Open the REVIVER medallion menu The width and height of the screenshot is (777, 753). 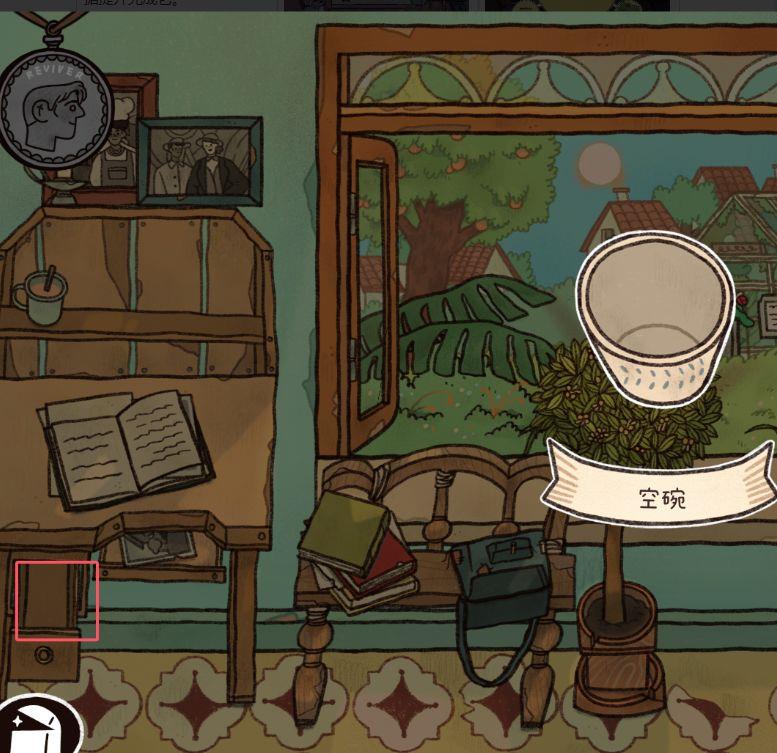click(x=53, y=108)
